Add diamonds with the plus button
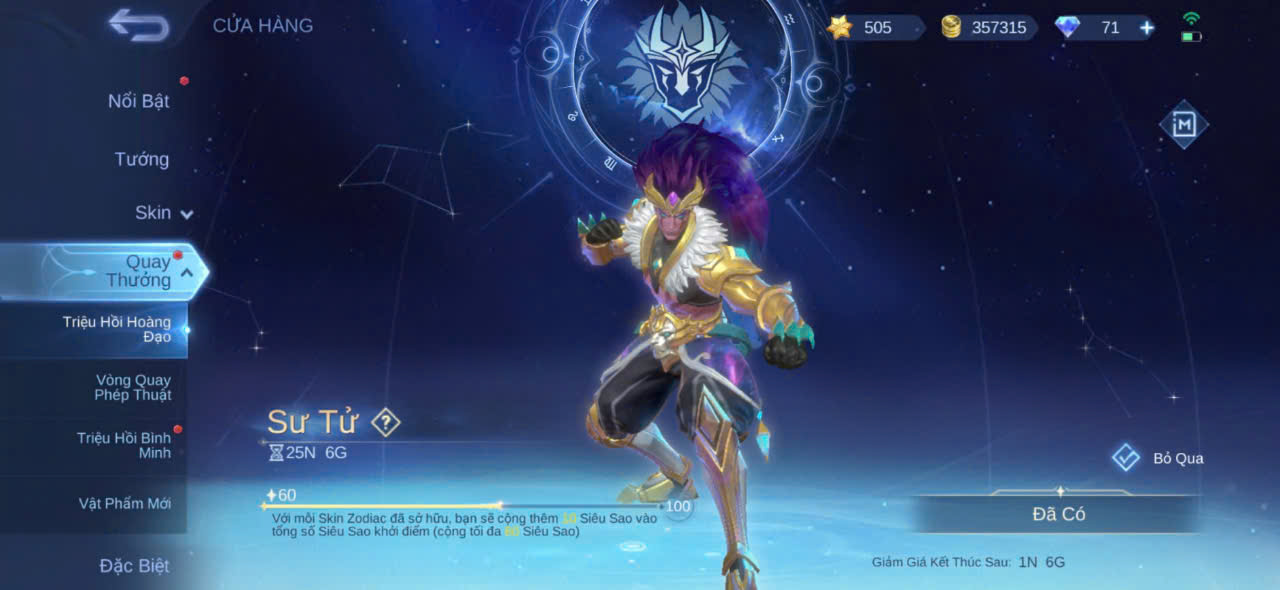Viewport: 1280px width, 590px height. [x=1147, y=28]
